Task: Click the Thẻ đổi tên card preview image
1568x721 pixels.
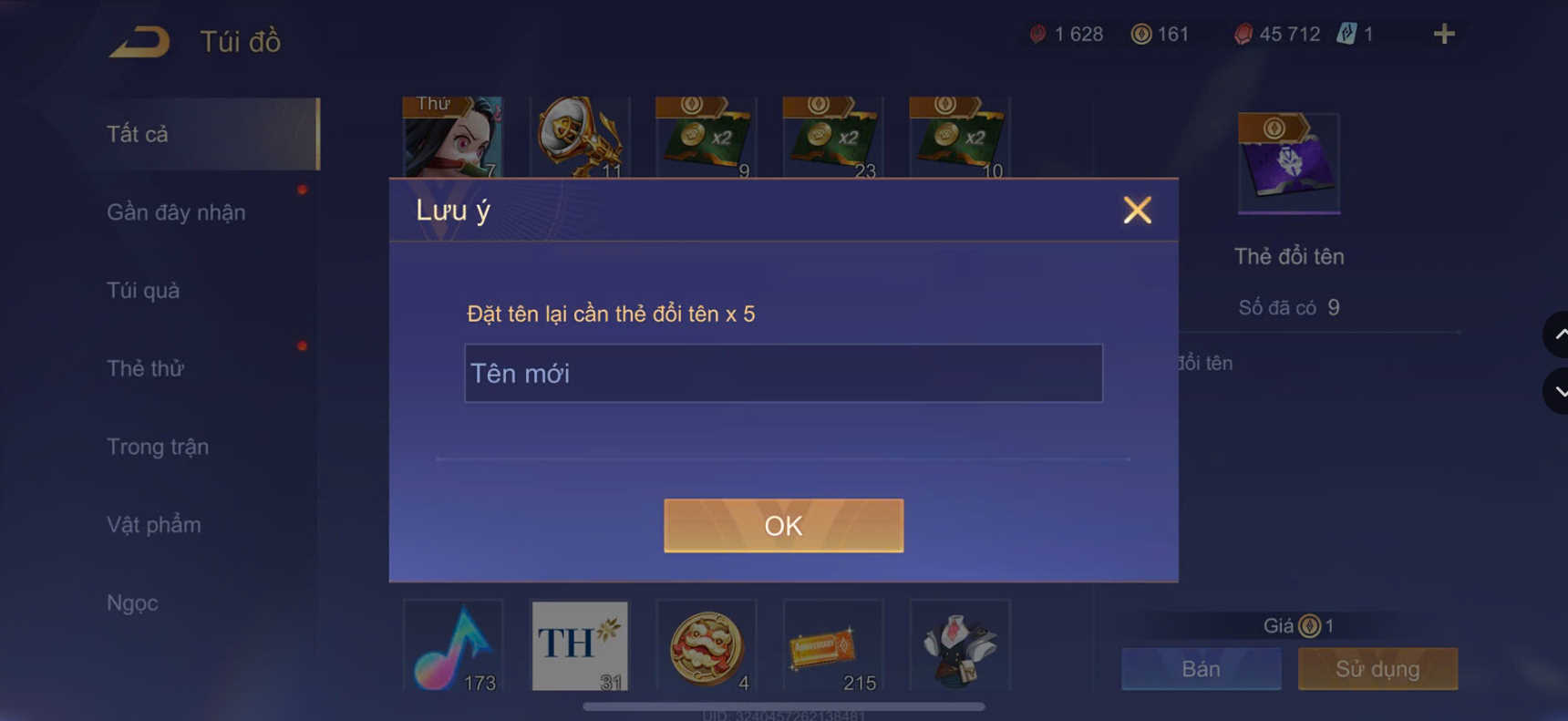Action: 1288,162
